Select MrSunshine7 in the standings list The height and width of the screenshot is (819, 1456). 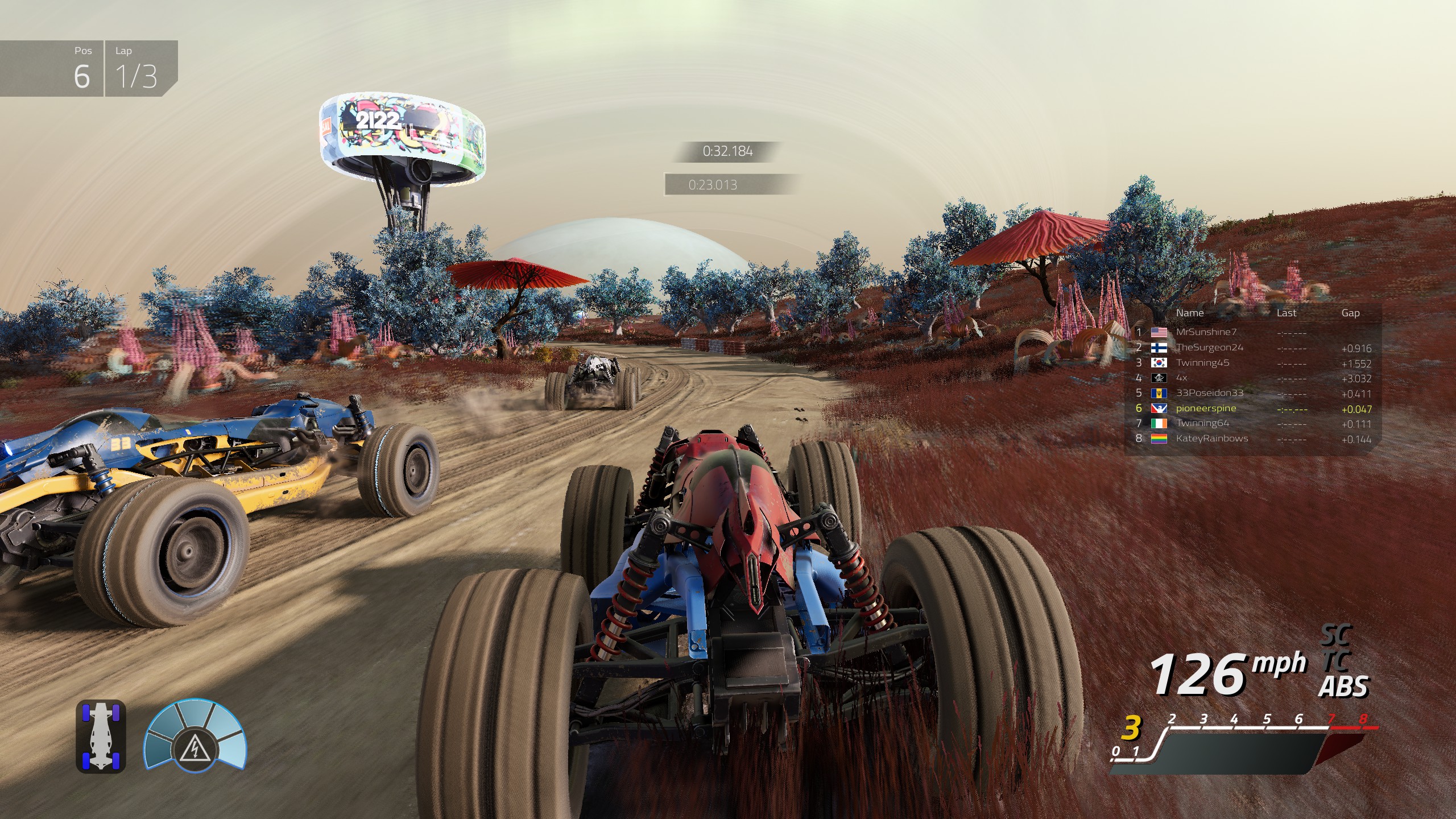(1206, 332)
